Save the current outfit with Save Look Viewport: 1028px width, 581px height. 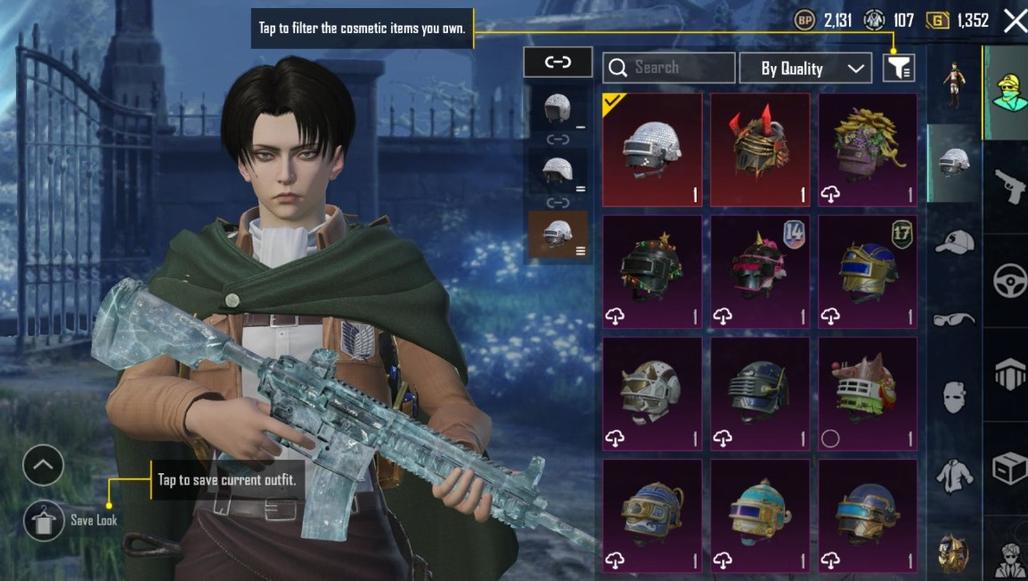pos(45,520)
